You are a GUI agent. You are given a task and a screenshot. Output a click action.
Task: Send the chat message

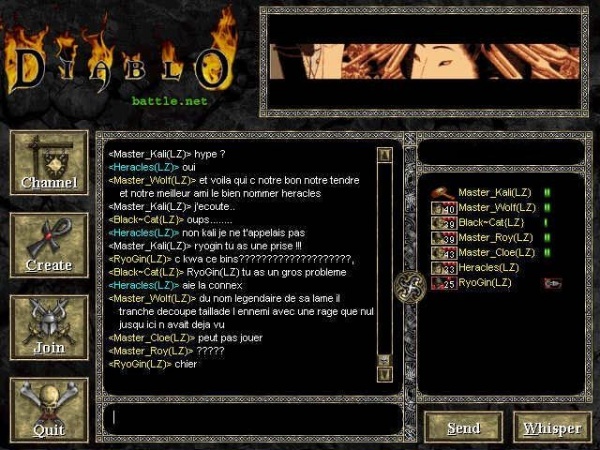coord(463,427)
